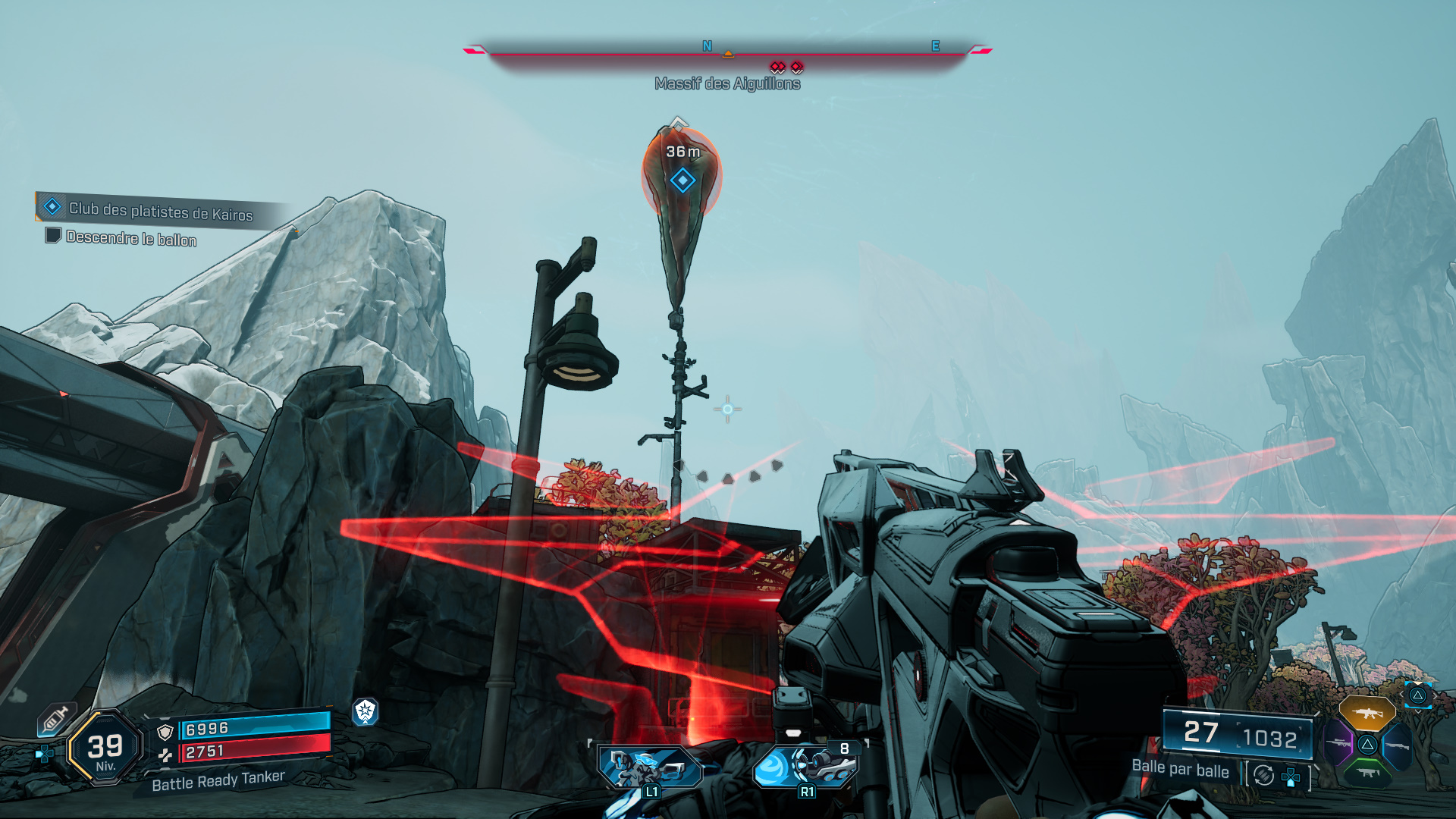
Task: Click the level 39 character badge
Action: pyautogui.click(x=105, y=748)
